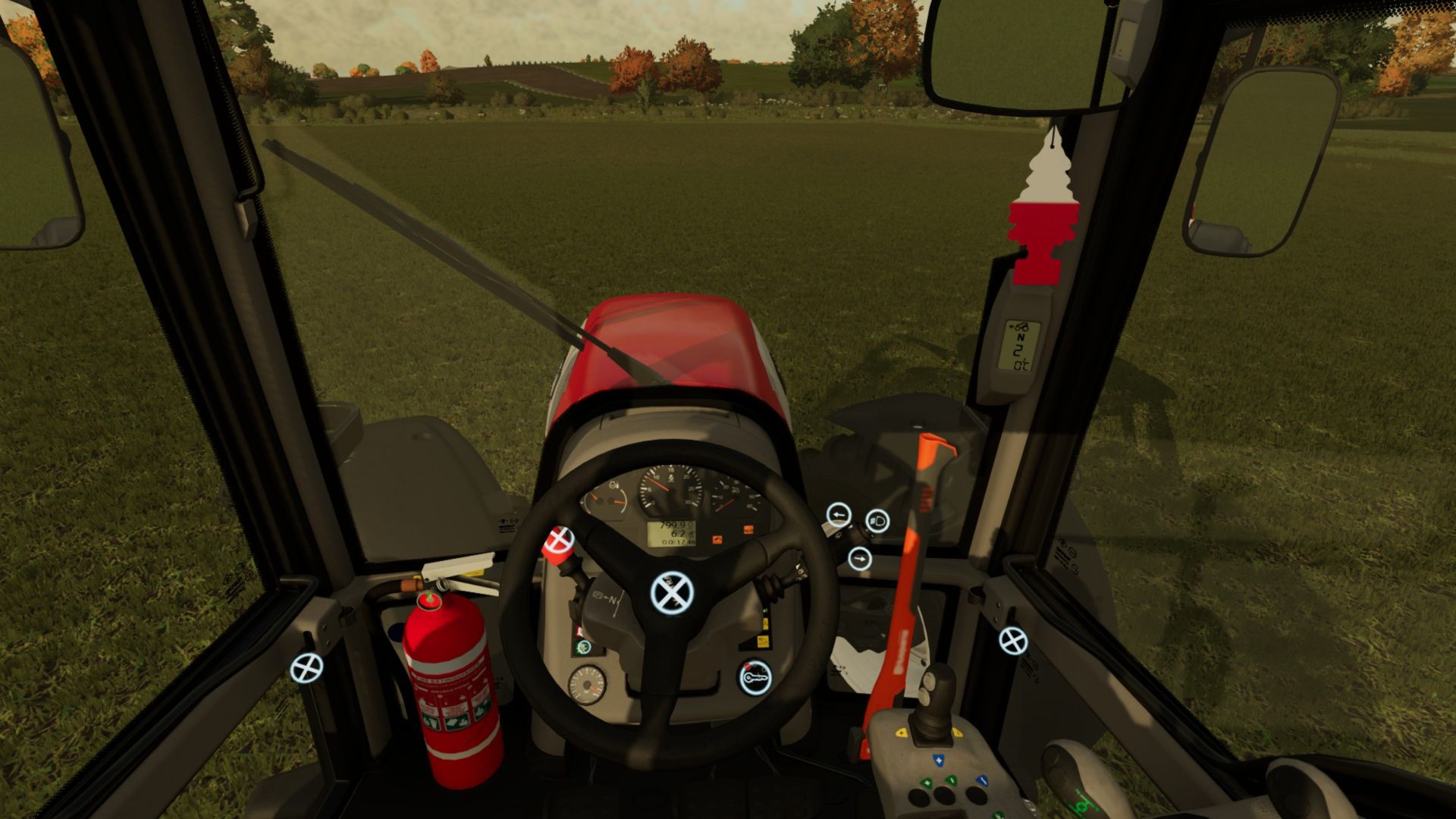The width and height of the screenshot is (1456, 819).
Task: Click the orange indicator at the dash right edge
Action: click(x=748, y=529)
